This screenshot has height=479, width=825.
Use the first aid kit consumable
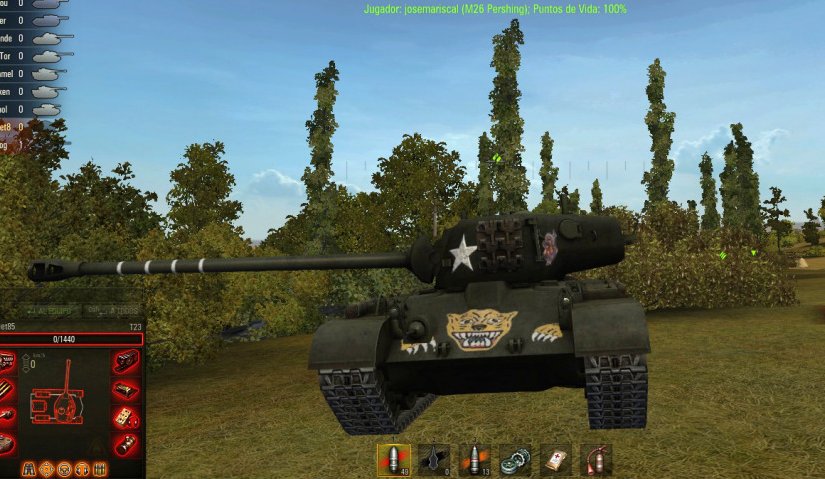(x=555, y=459)
